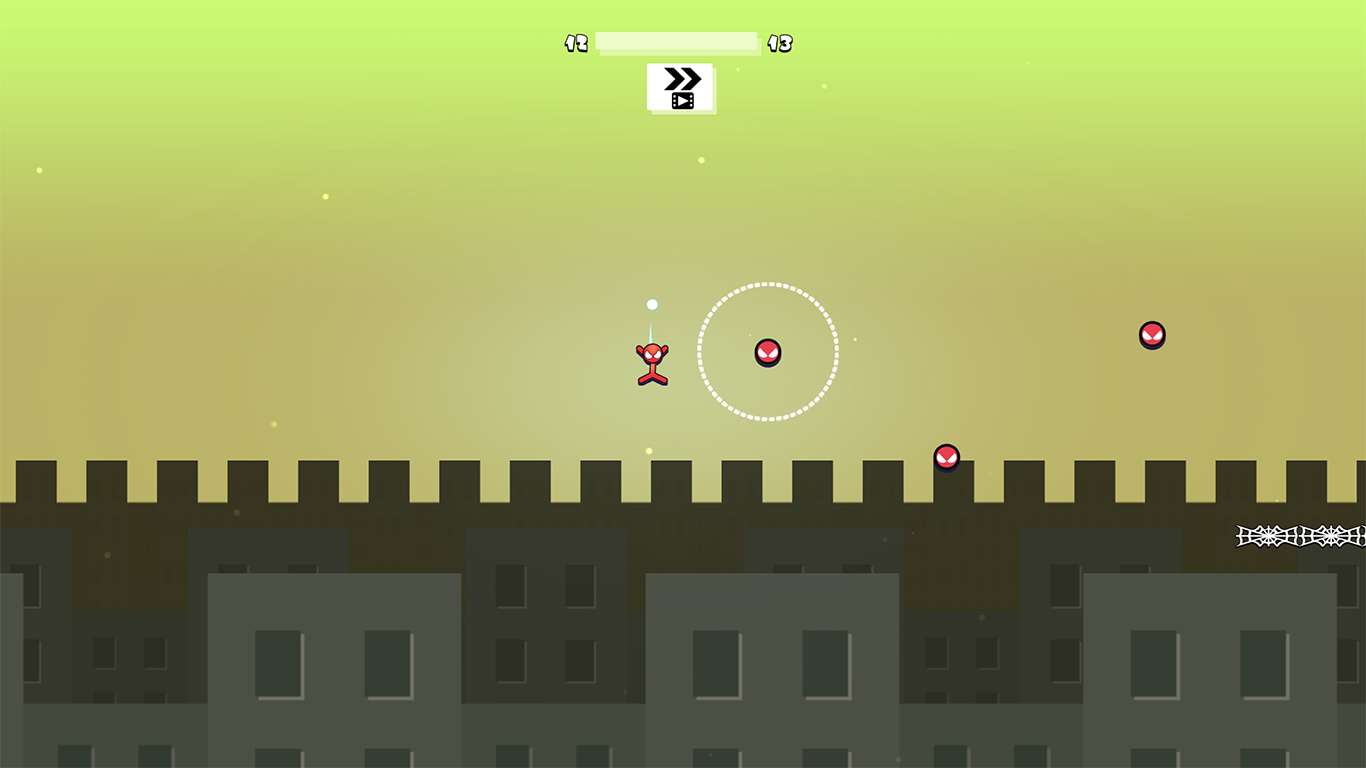Click the skip-level fast-forward video button

682,88
